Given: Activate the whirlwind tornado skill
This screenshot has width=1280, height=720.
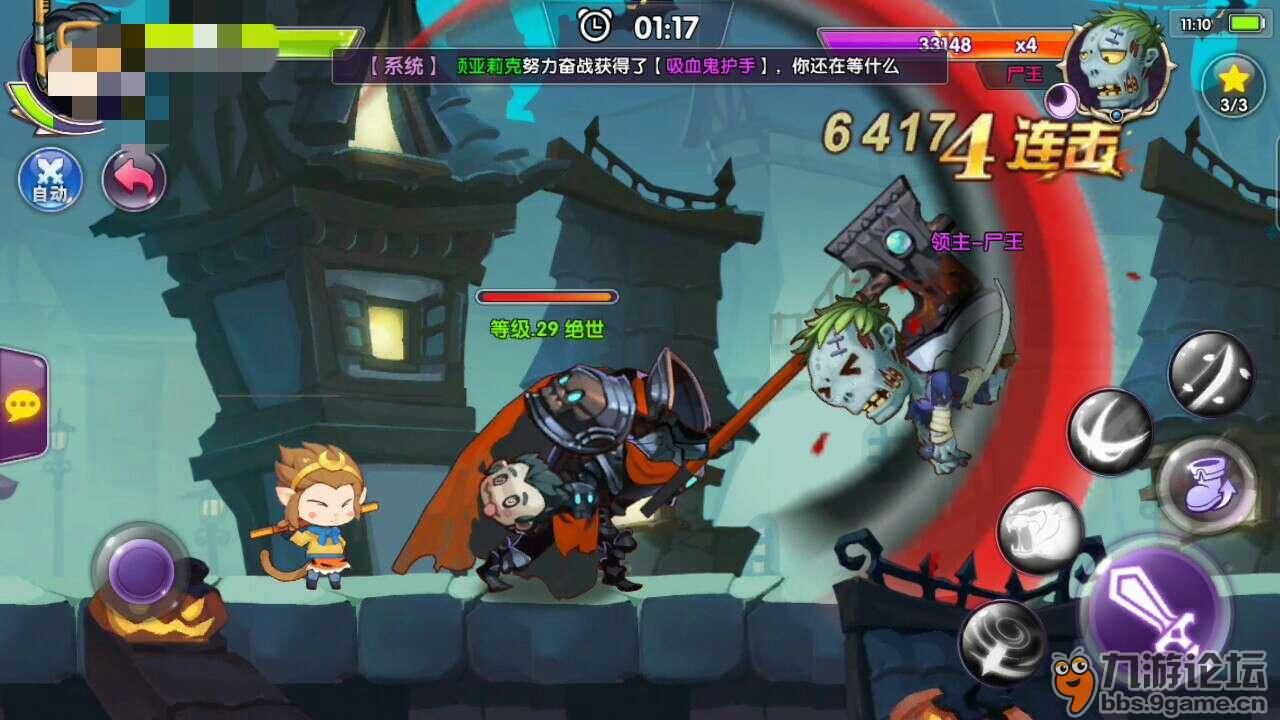Looking at the screenshot, I should click(x=1002, y=643).
